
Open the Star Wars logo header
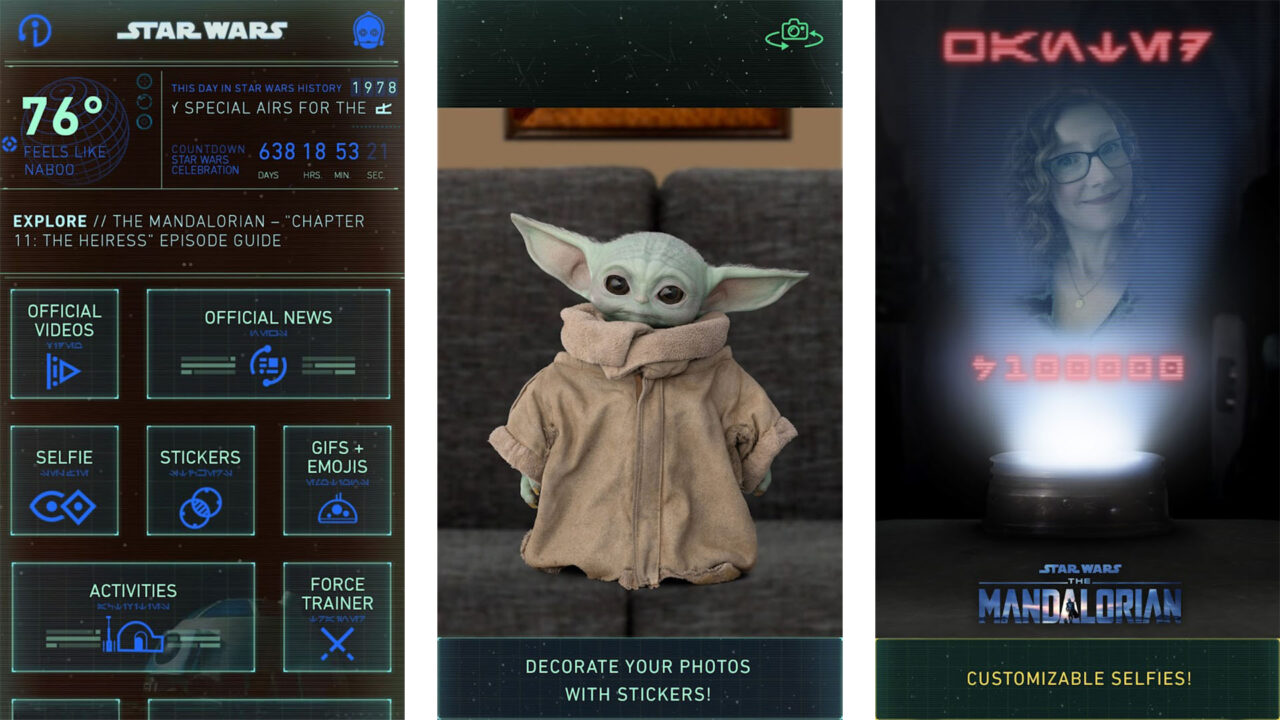(203, 29)
